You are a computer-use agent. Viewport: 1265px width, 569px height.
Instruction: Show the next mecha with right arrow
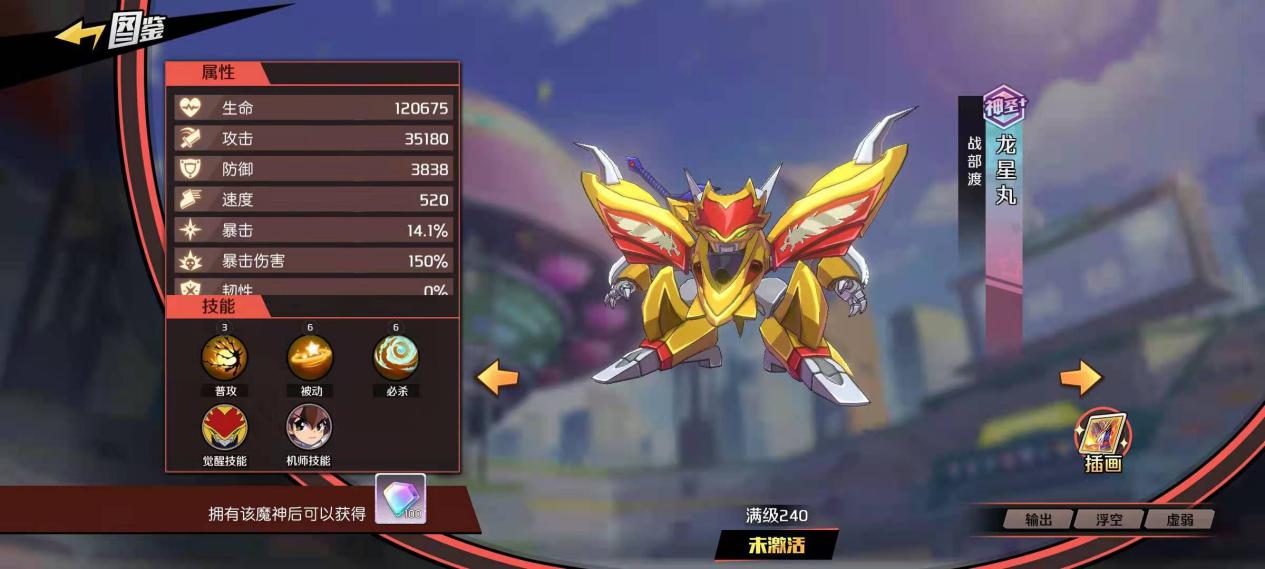[x=1080, y=377]
